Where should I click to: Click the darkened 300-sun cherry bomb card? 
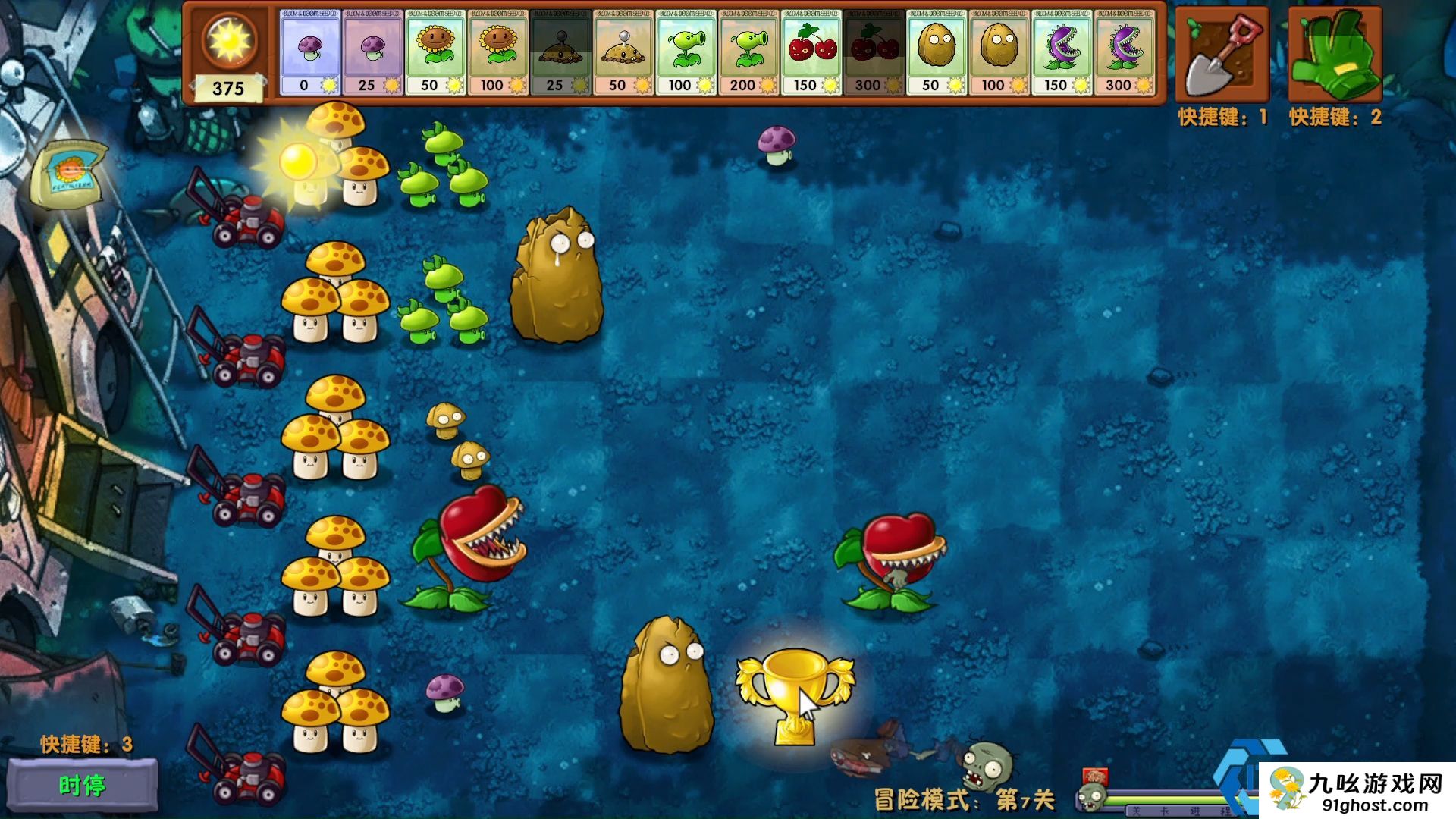[874, 52]
